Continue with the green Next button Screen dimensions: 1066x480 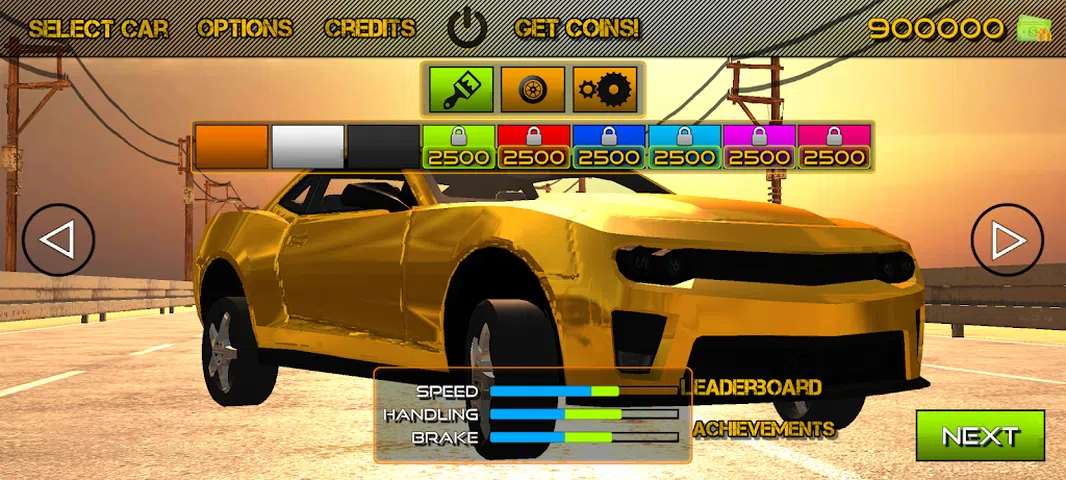980,436
